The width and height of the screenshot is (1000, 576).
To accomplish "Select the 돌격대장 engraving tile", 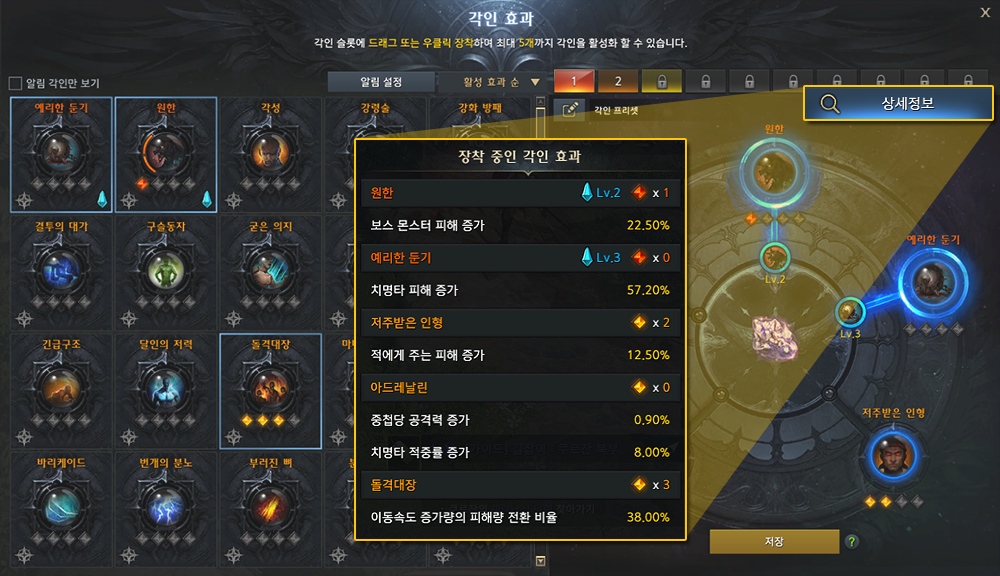I will [x=270, y=390].
